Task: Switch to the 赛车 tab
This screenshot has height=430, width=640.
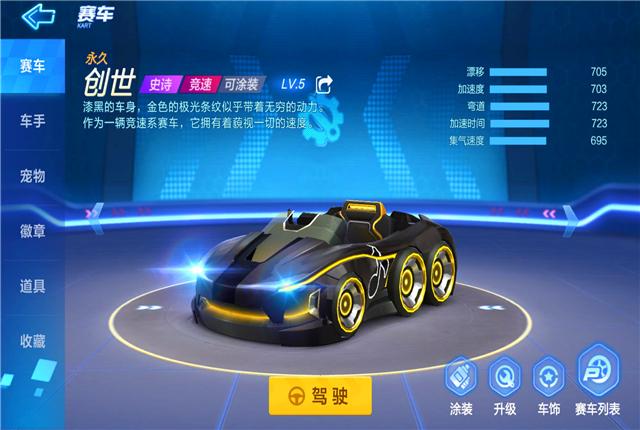Action: [33, 67]
